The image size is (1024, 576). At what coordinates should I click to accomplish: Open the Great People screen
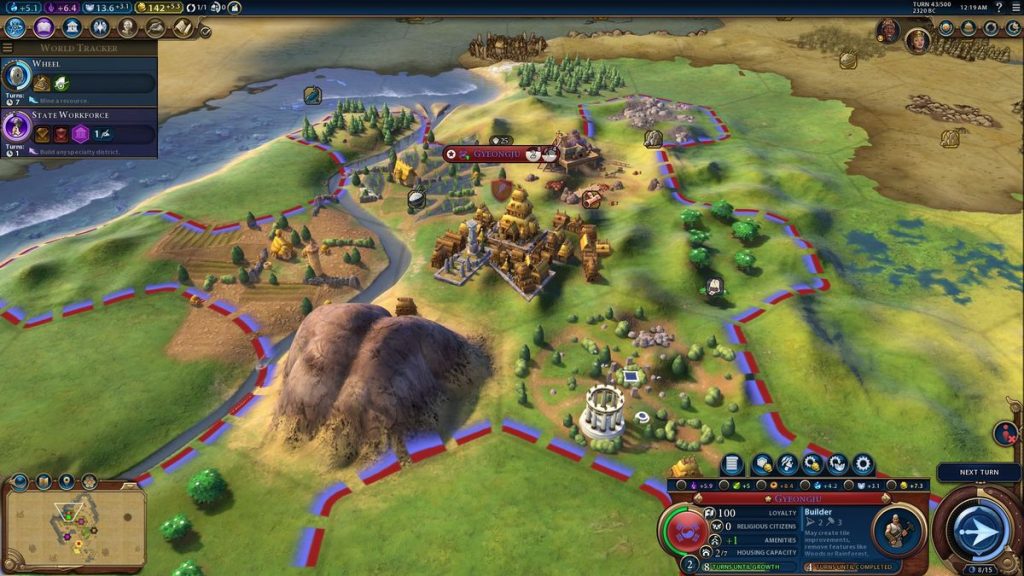pyautogui.click(x=128, y=28)
